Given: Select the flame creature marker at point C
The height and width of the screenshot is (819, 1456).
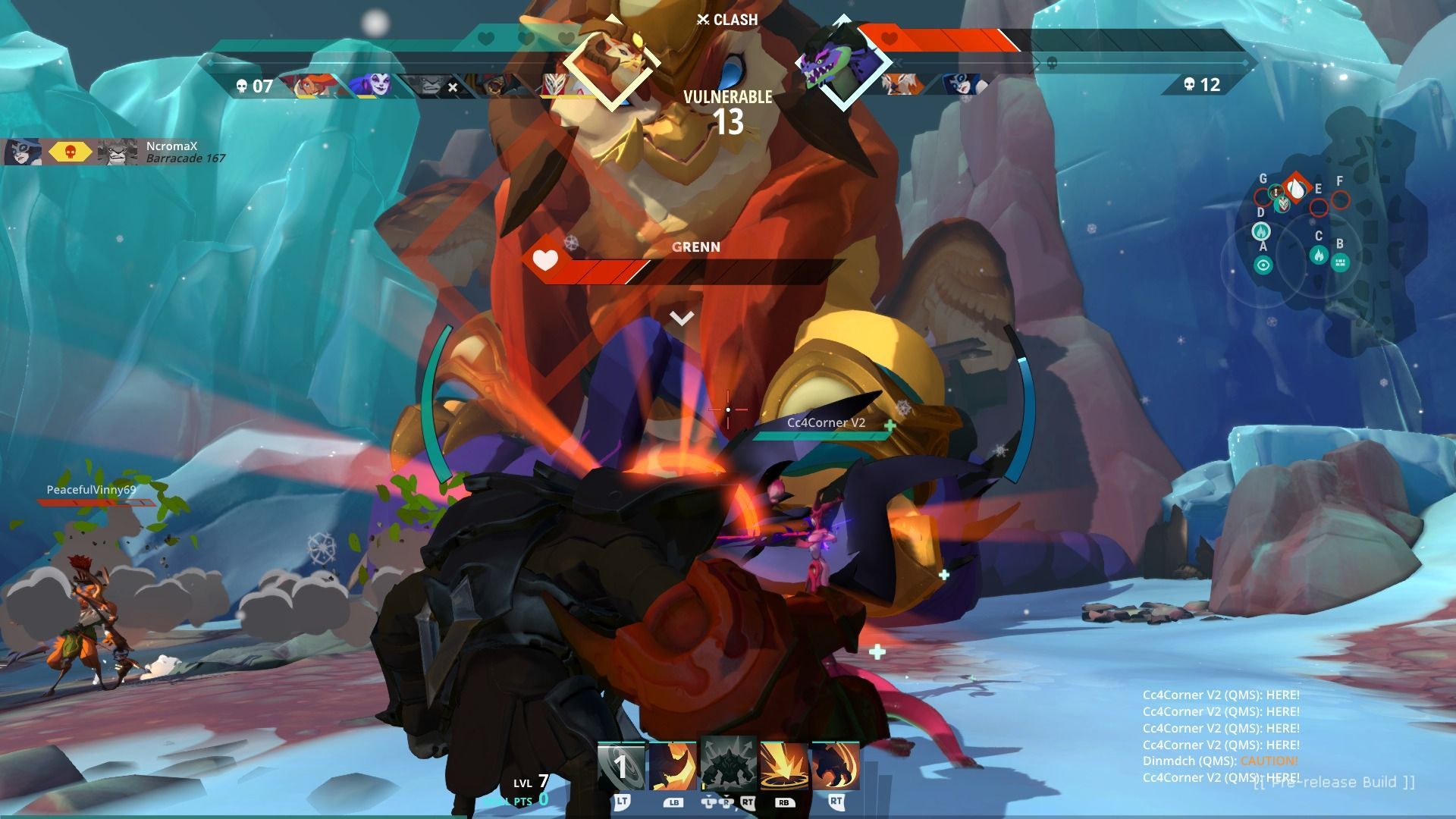Looking at the screenshot, I should (x=1319, y=255).
